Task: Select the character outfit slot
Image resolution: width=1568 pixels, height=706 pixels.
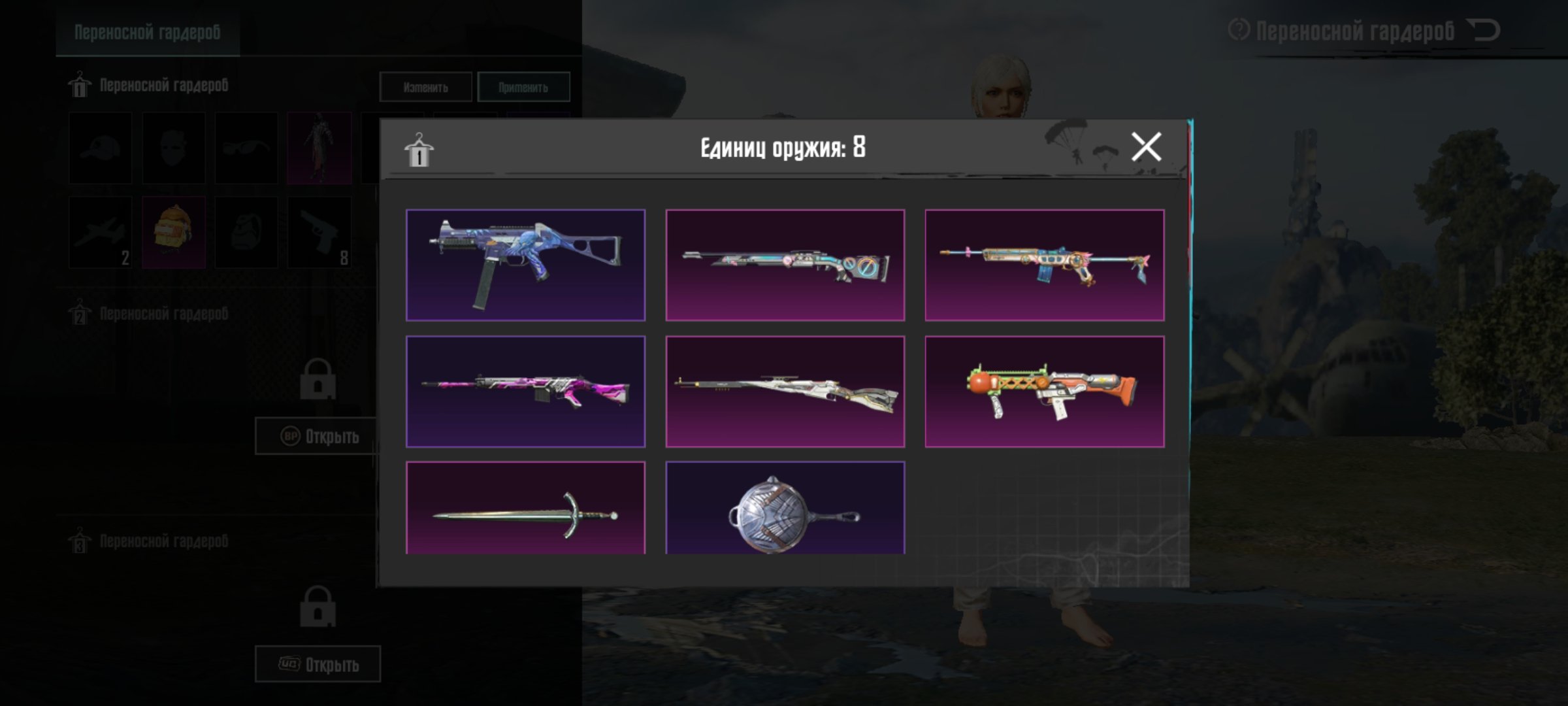Action: point(319,148)
